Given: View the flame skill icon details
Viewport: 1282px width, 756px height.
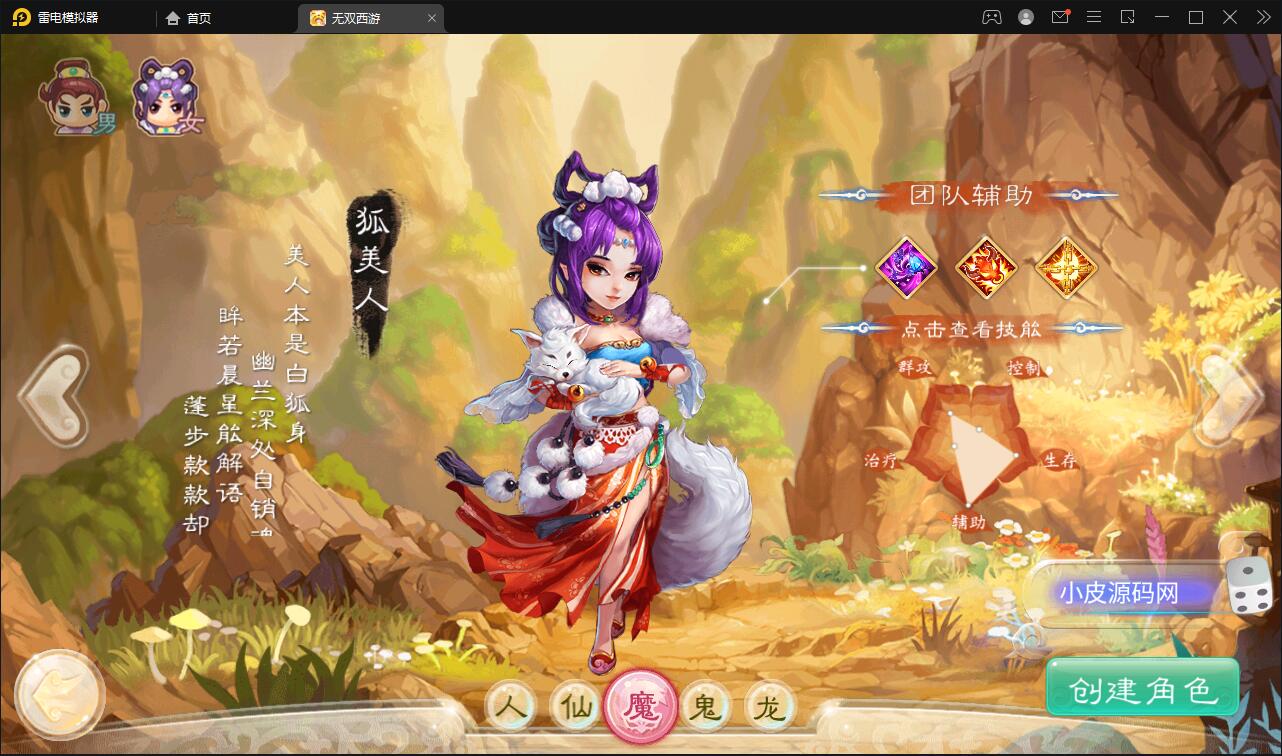Looking at the screenshot, I should pyautogui.click(x=986, y=268).
